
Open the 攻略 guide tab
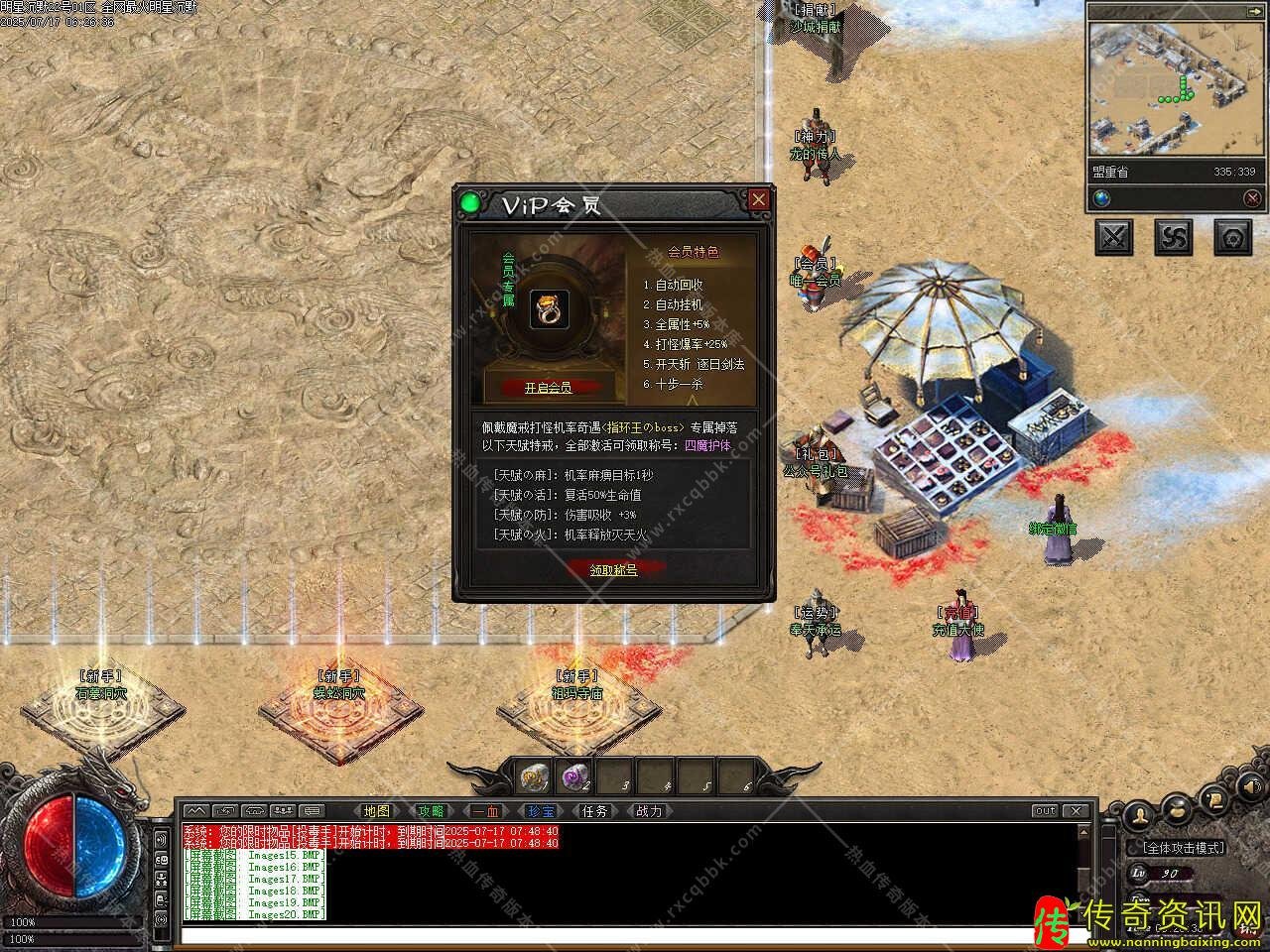431,811
